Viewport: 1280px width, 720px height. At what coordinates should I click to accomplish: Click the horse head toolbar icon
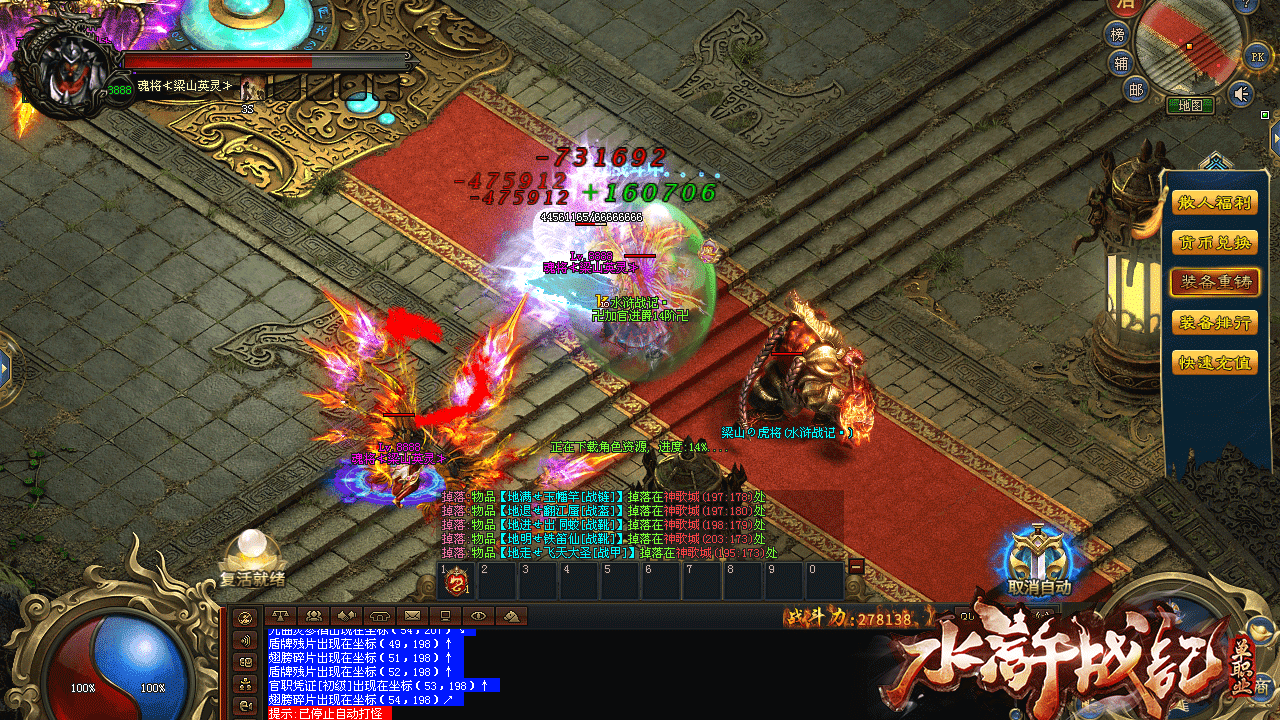pos(511,616)
